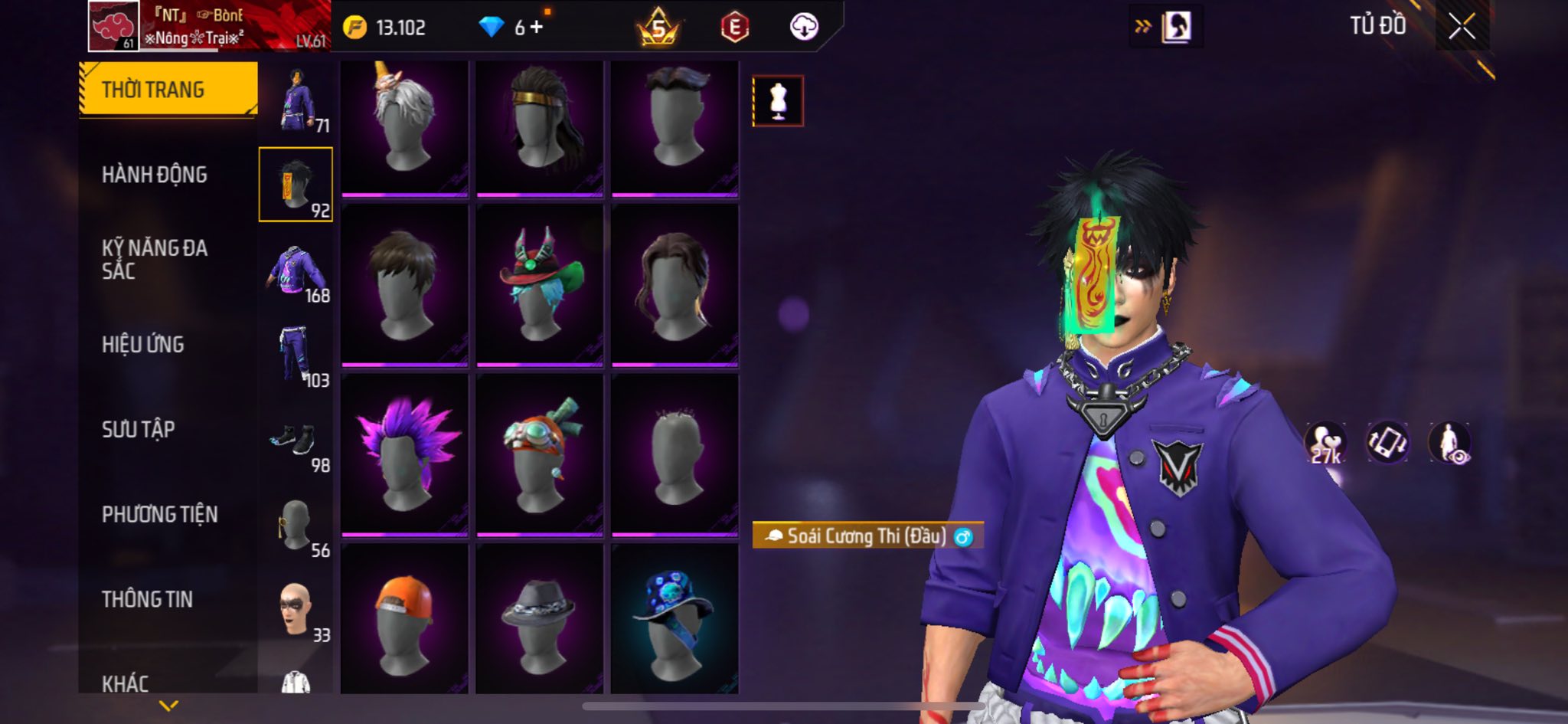Choose the orange backwards cap
This screenshot has height=724, width=1568.
(404, 622)
